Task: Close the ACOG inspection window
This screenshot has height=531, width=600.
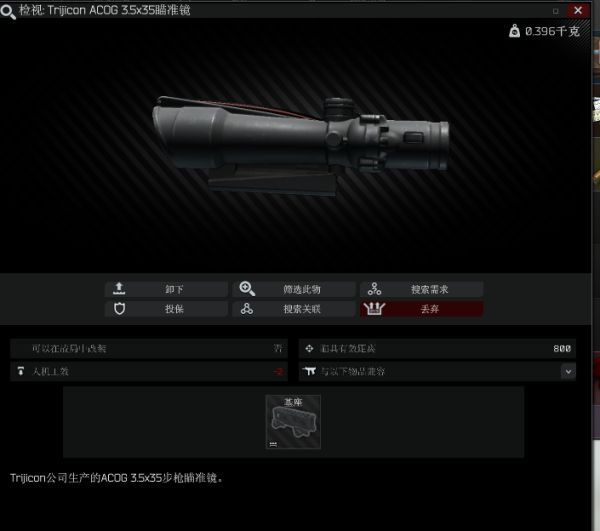Action: [578, 9]
